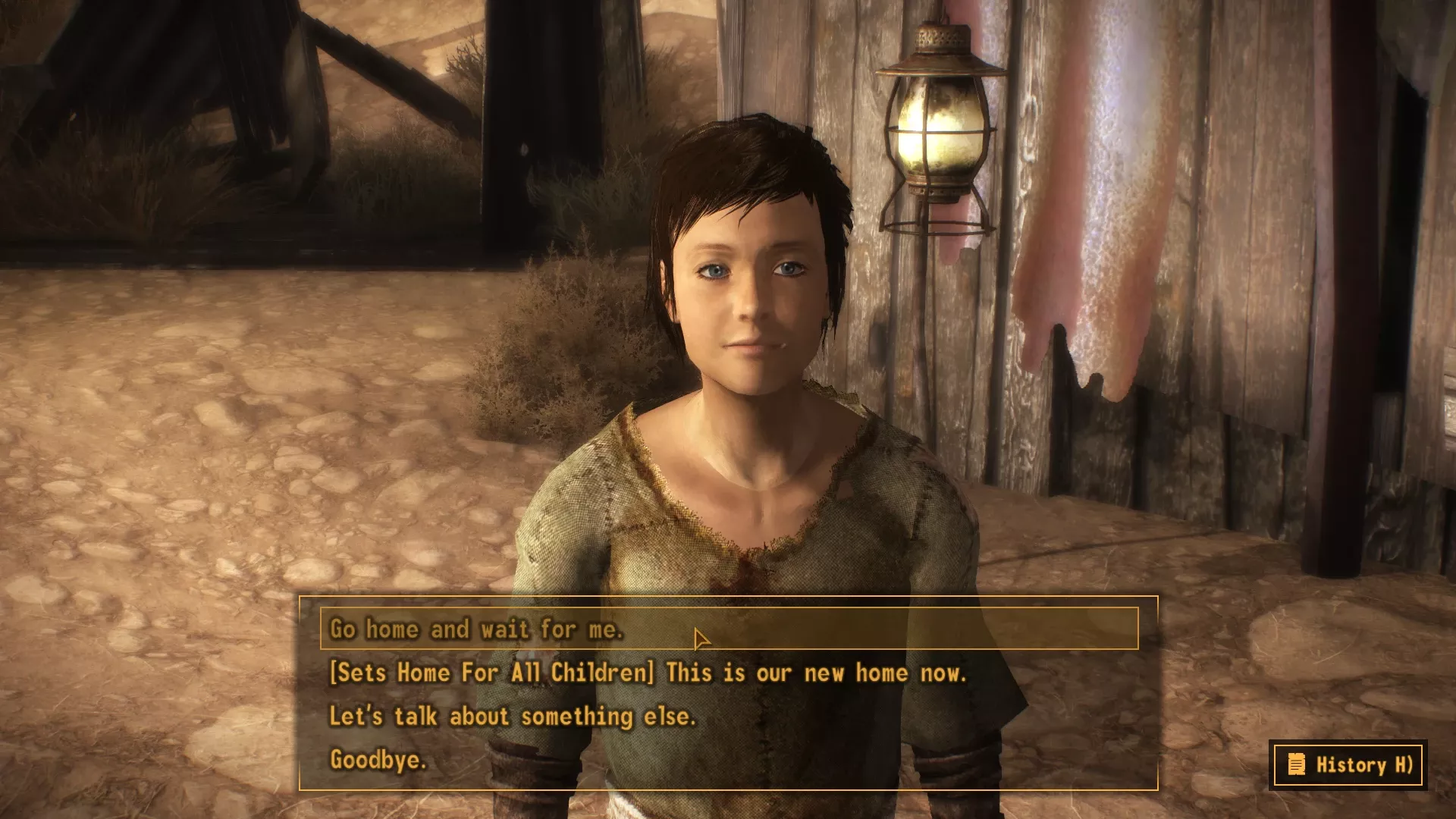
Task: Select the Sets Home For All Children reply
Action: (648, 673)
